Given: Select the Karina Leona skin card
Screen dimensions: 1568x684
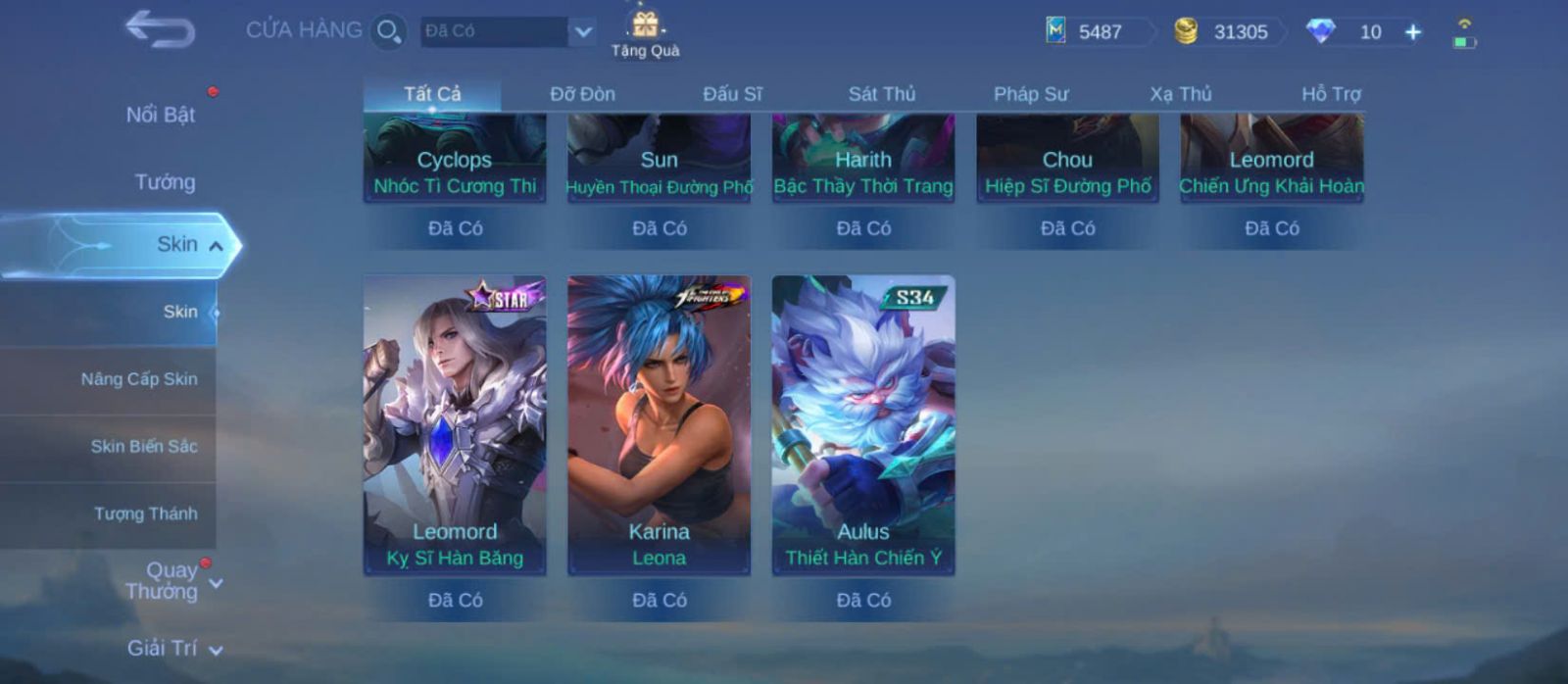Looking at the screenshot, I should pyautogui.click(x=659, y=424).
